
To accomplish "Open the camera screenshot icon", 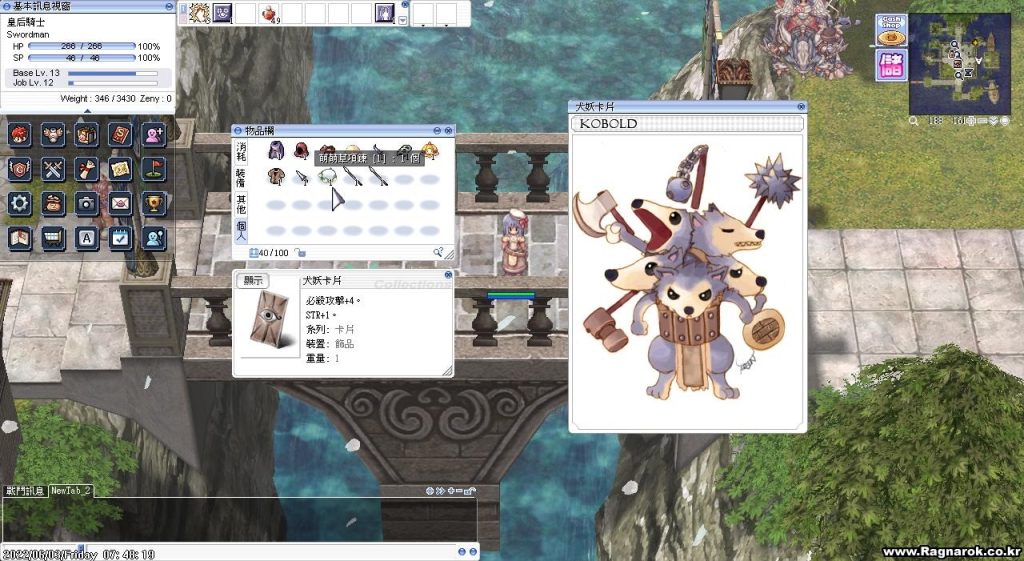I will (x=87, y=203).
